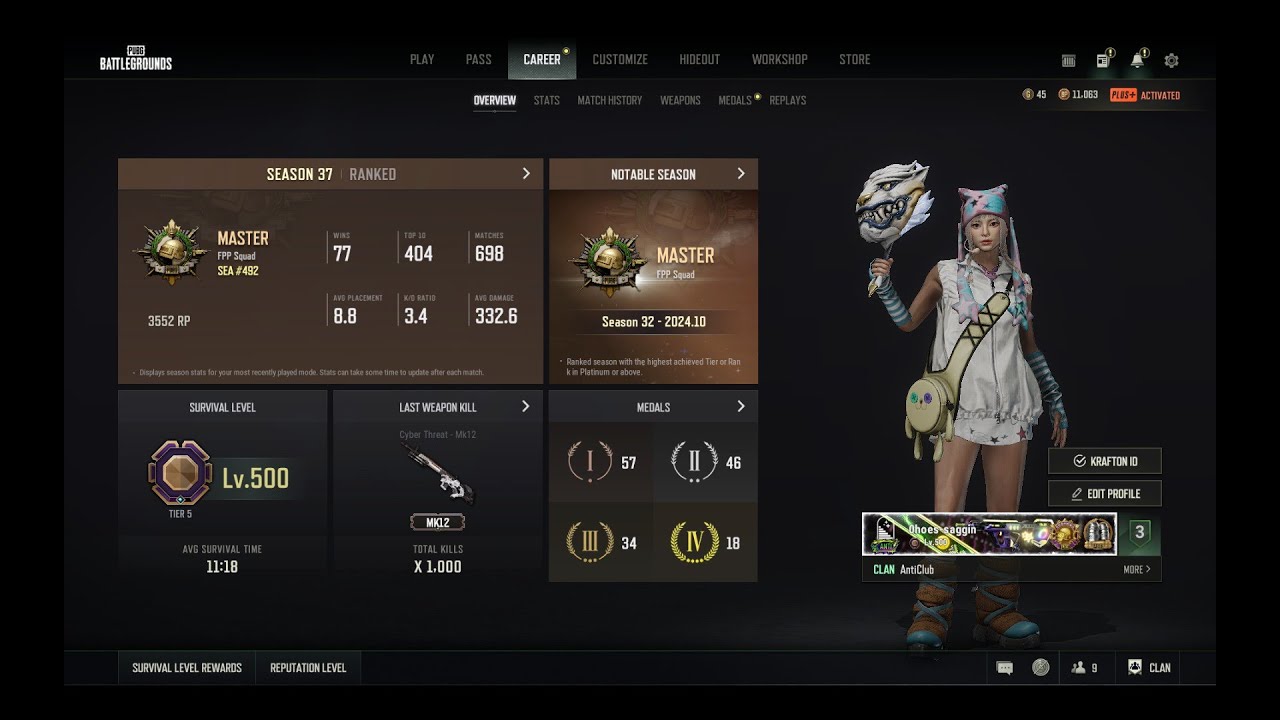The width and height of the screenshot is (1280, 720).
Task: View the Replays tab
Action: [788, 101]
